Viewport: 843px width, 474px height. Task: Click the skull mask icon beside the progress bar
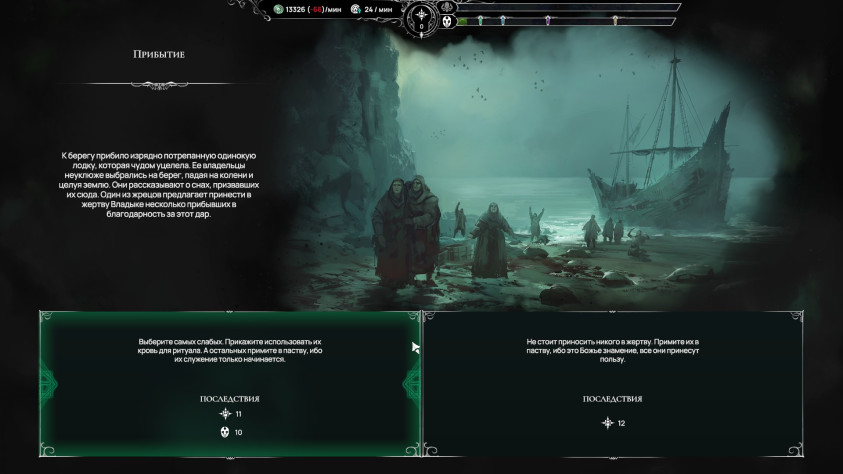pyautogui.click(x=447, y=20)
